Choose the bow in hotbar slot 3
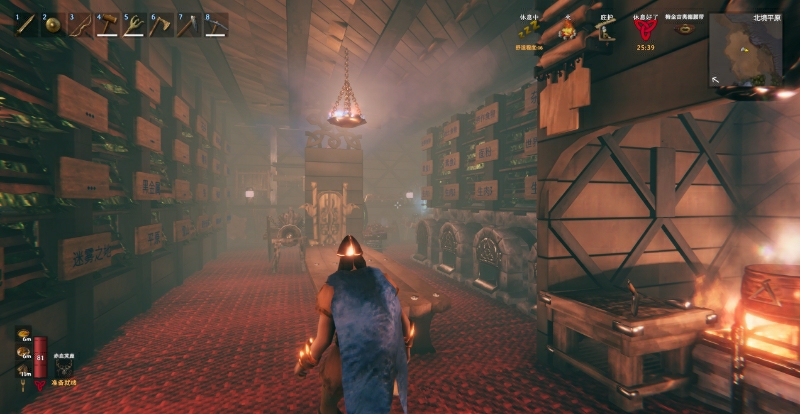Image resolution: width=800 pixels, height=414 pixels. tap(78, 24)
